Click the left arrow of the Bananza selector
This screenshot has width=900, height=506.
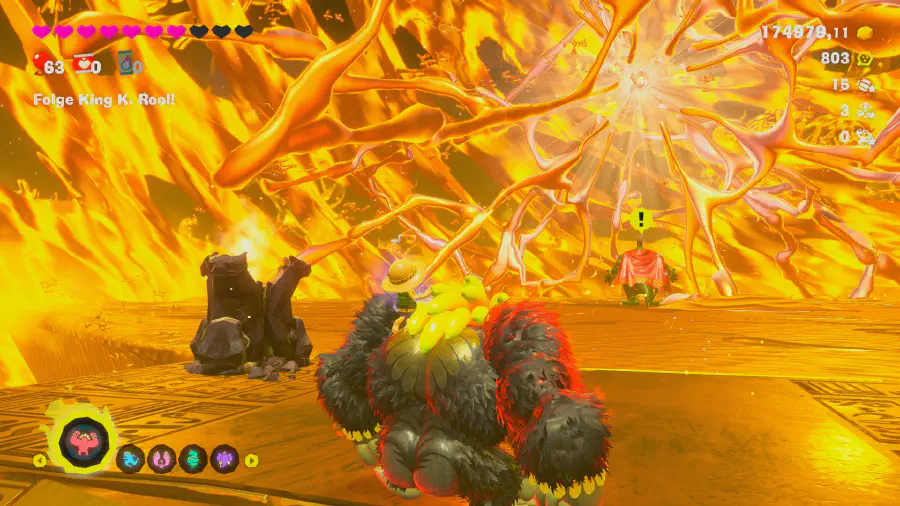40,460
